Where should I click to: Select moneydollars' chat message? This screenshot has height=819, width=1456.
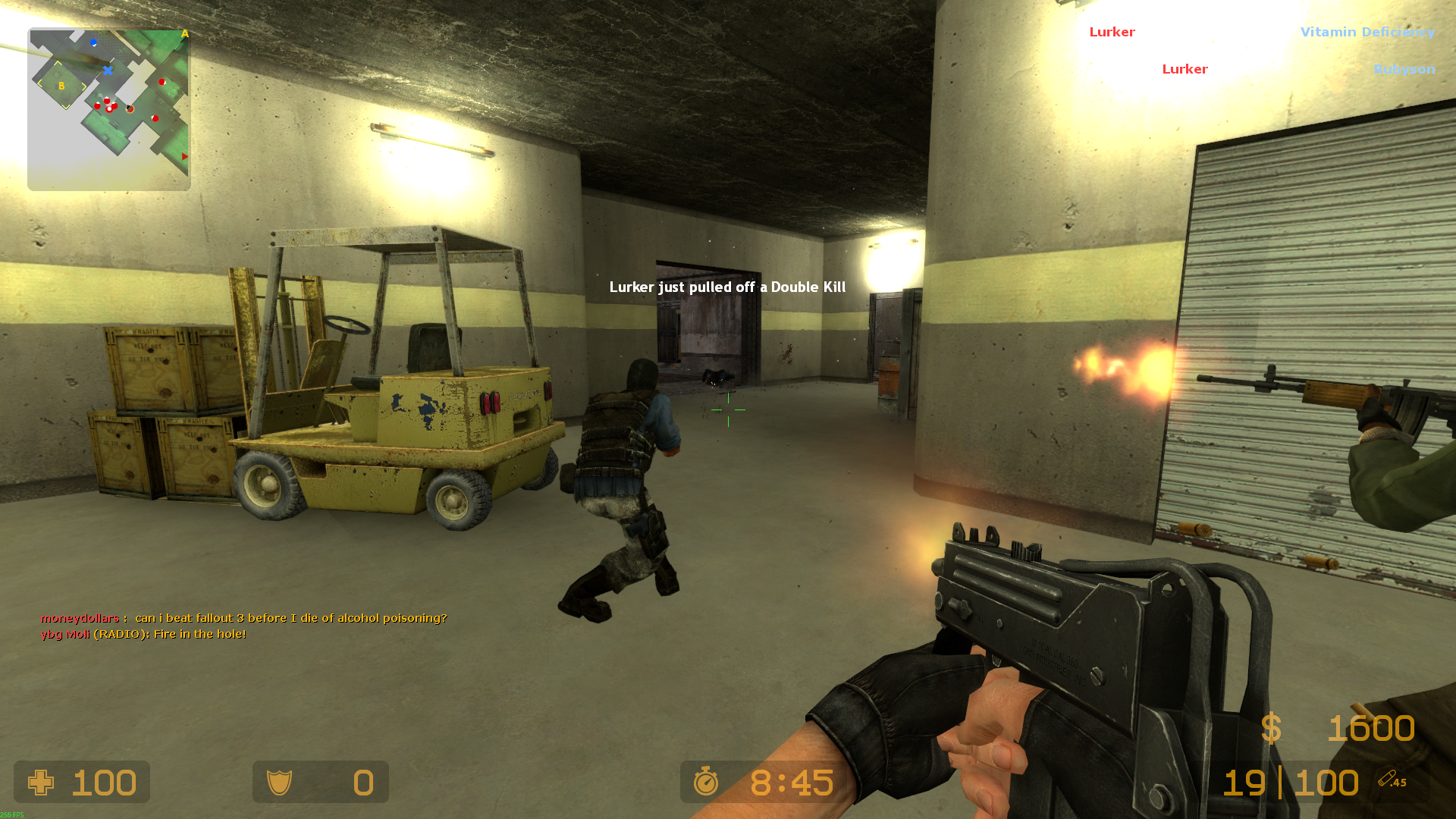(243, 618)
